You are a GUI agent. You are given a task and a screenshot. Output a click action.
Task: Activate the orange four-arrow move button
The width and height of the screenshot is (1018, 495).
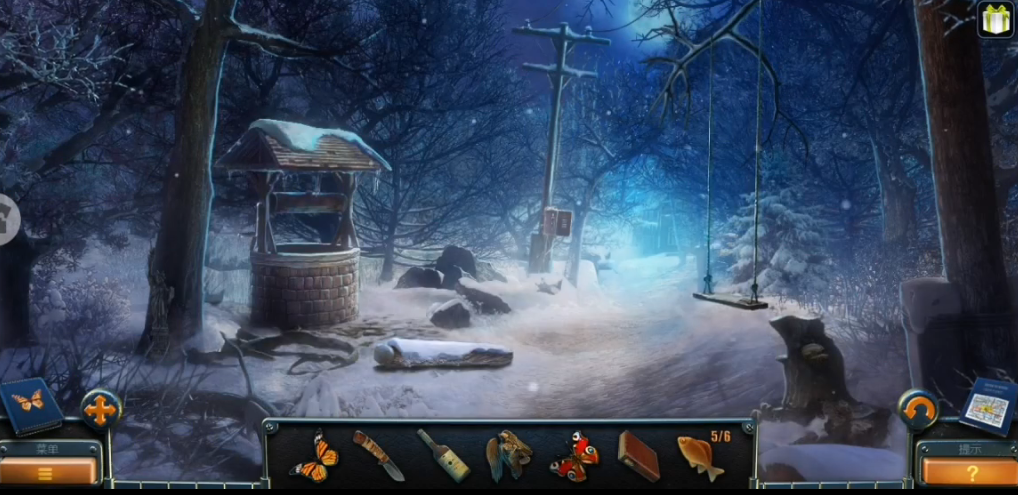[x=101, y=410]
